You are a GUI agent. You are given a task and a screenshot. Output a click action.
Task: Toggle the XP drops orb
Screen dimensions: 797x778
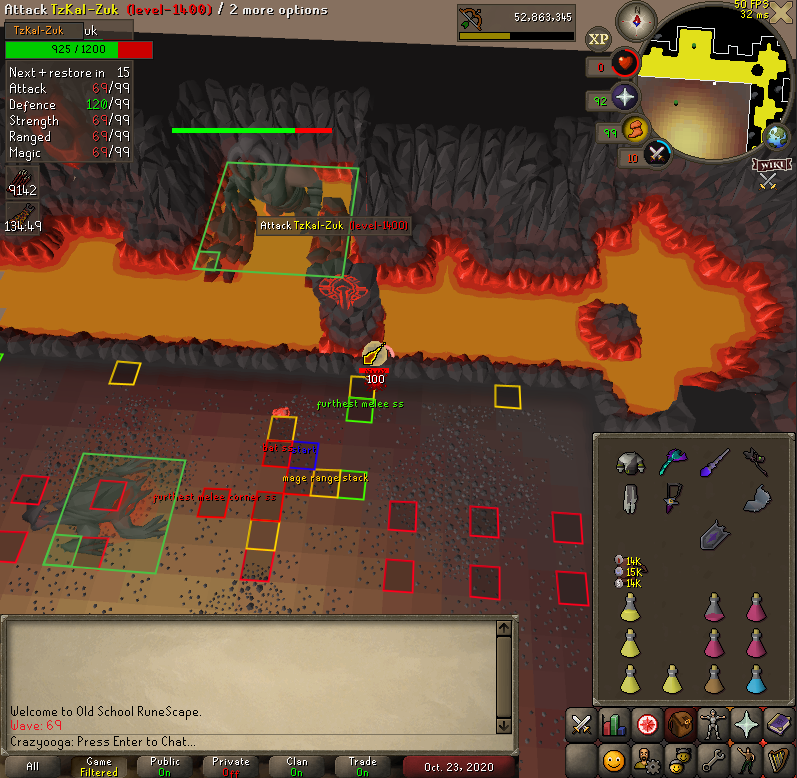click(x=598, y=39)
